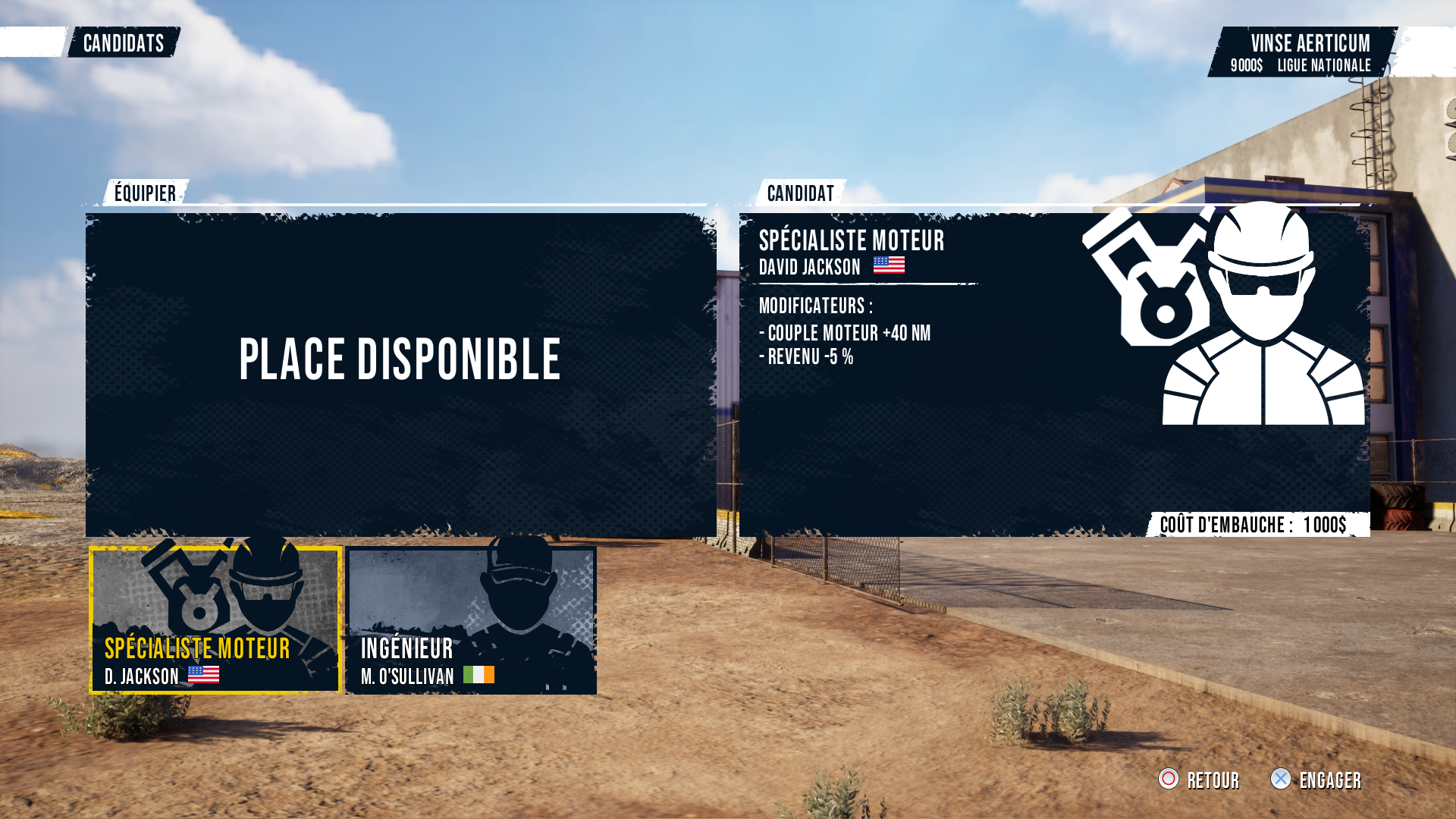
Task: Select the Spécialiste Moteur D. Jackson card
Action: pyautogui.click(x=215, y=620)
